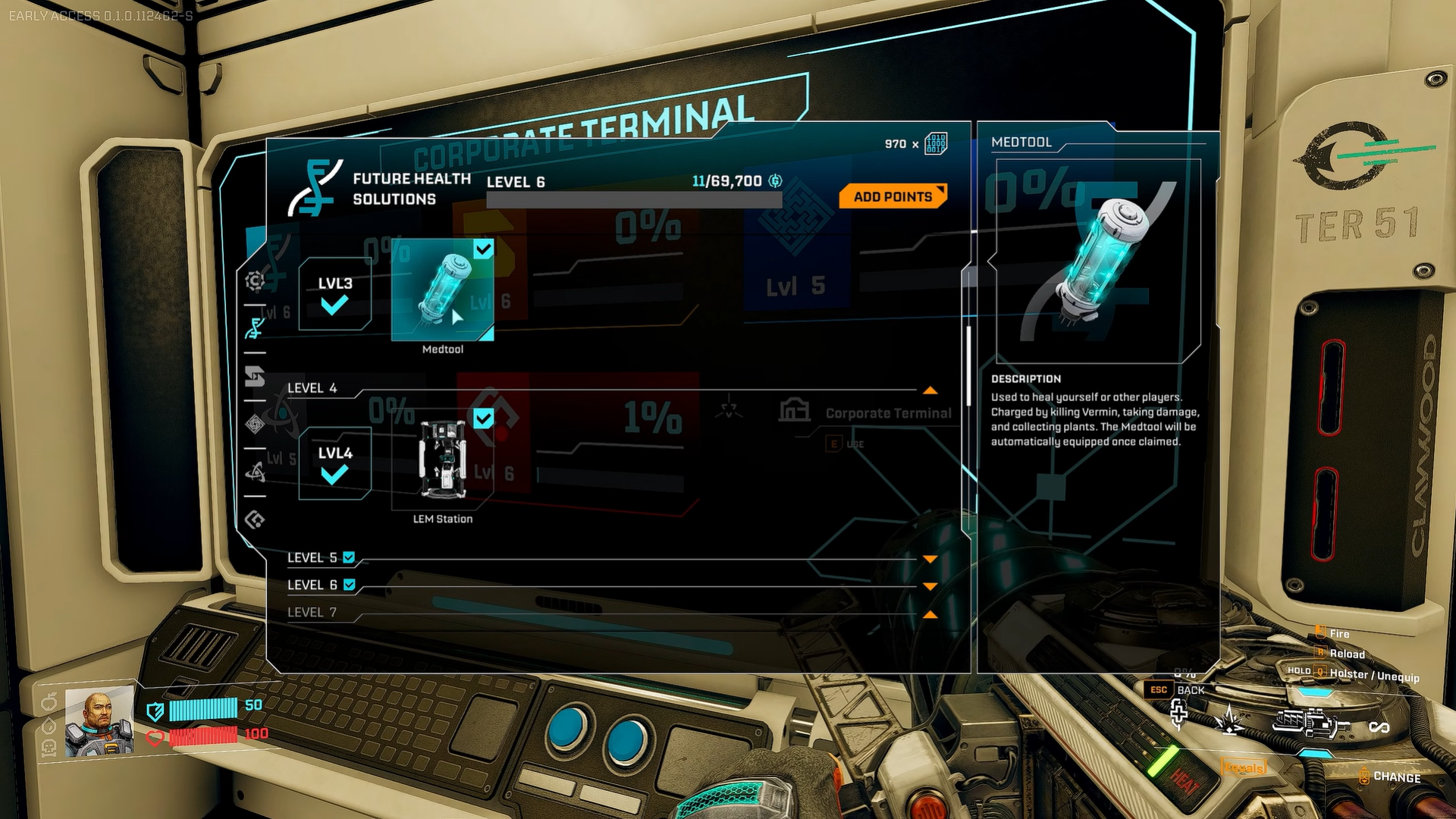Select the LEM Station reward tile

[442, 460]
